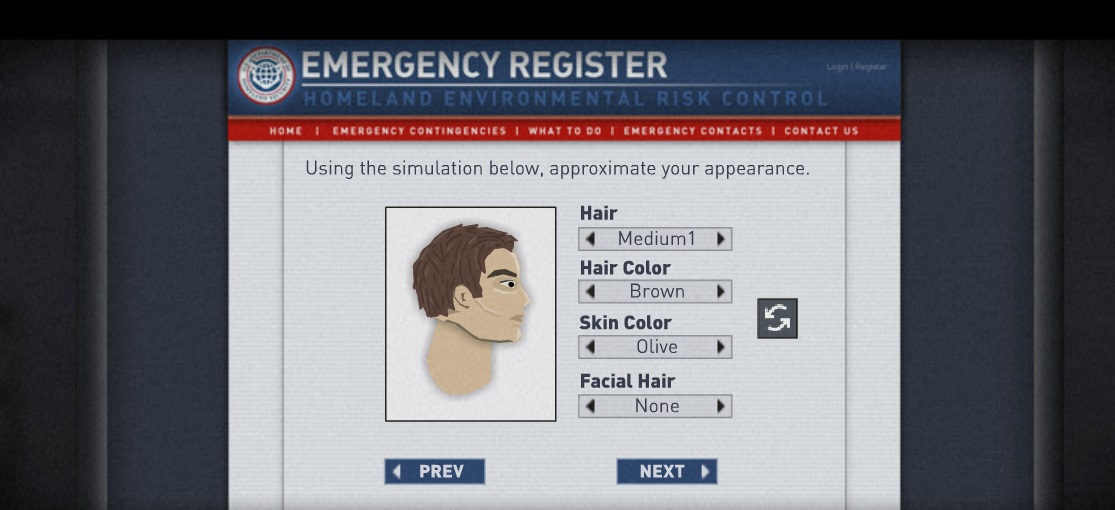Viewport: 1115px width, 510px height.
Task: Open the EMERGENCY CONTINGENCIES menu item
Action: 419,131
